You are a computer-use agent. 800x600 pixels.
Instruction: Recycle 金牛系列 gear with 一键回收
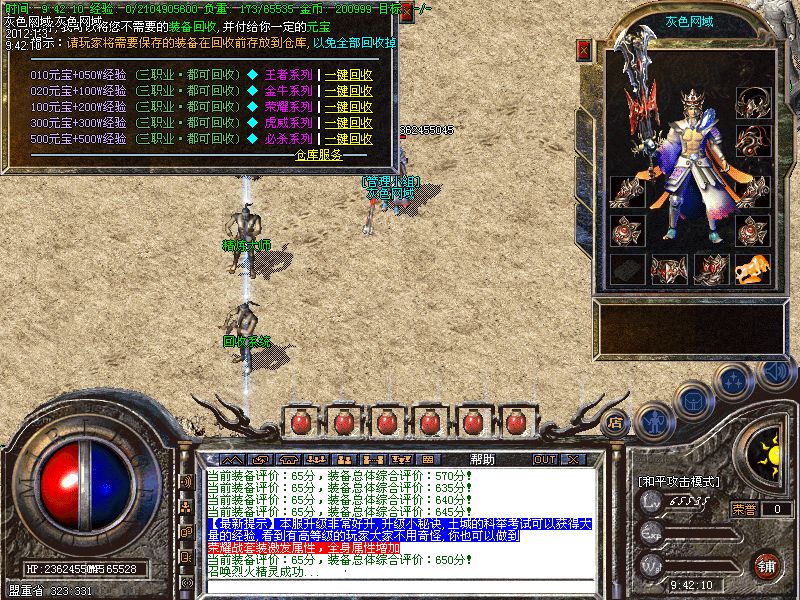point(348,91)
